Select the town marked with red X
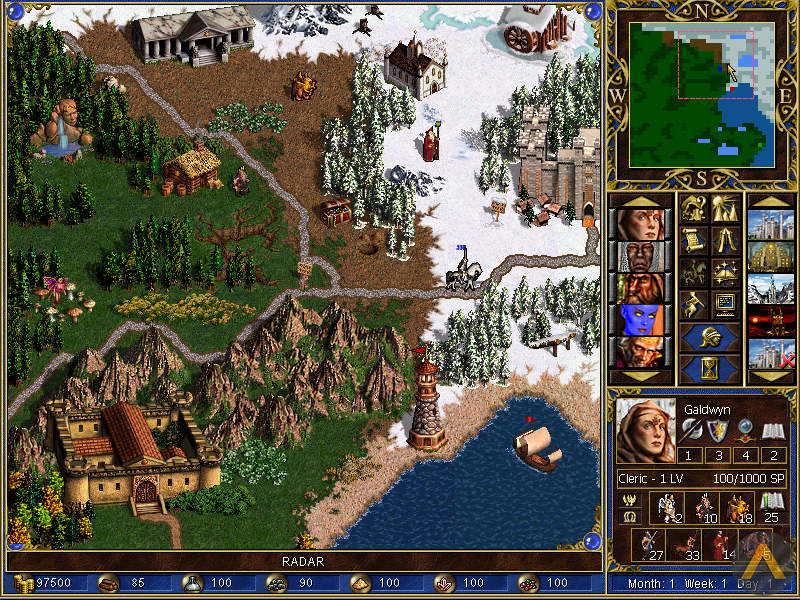The width and height of the screenshot is (800, 600). pos(771,354)
